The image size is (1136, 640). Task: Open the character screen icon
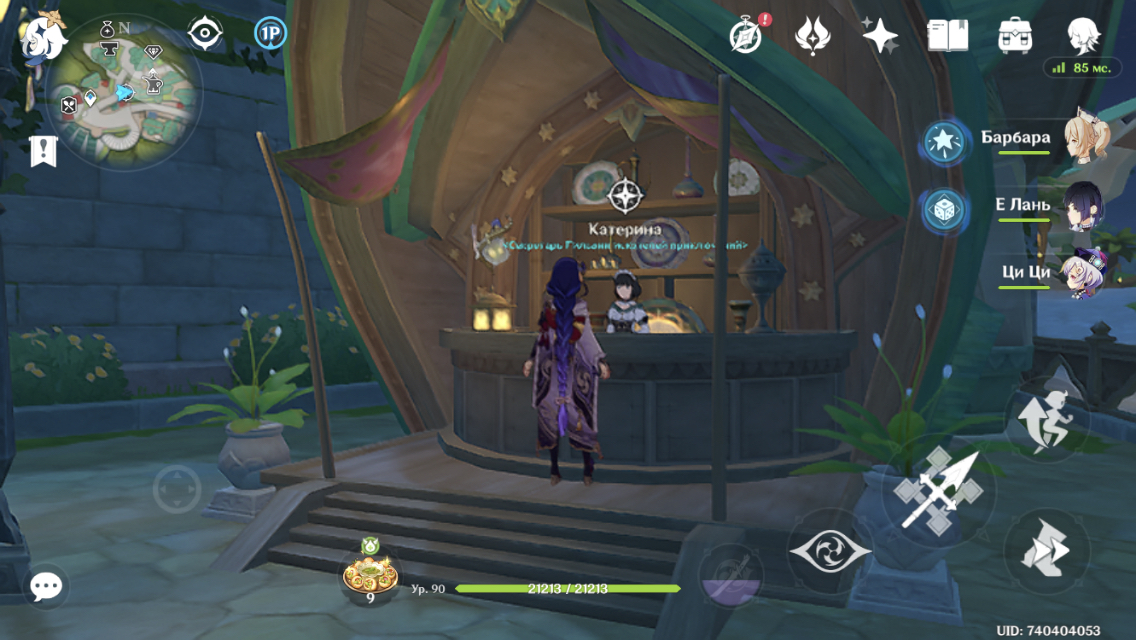pos(1083,36)
